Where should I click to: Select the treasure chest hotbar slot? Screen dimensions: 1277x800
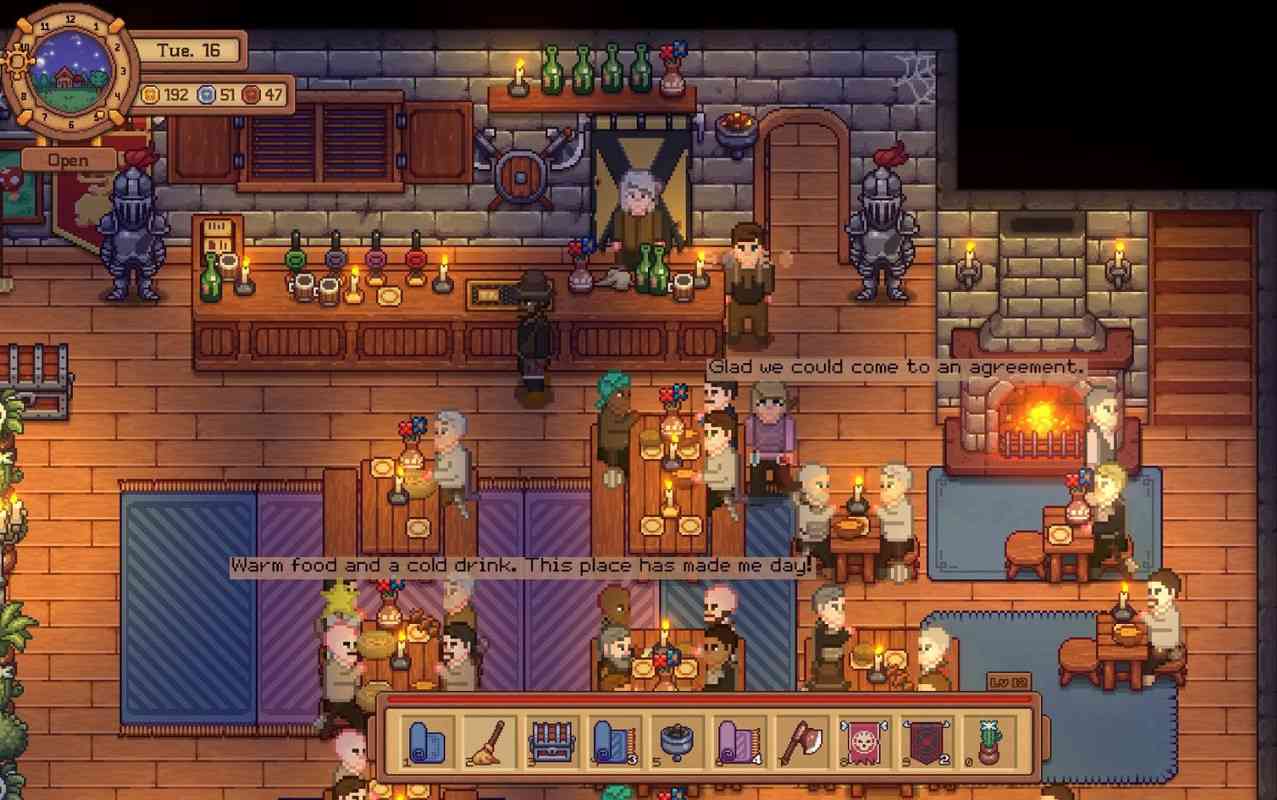(x=552, y=741)
